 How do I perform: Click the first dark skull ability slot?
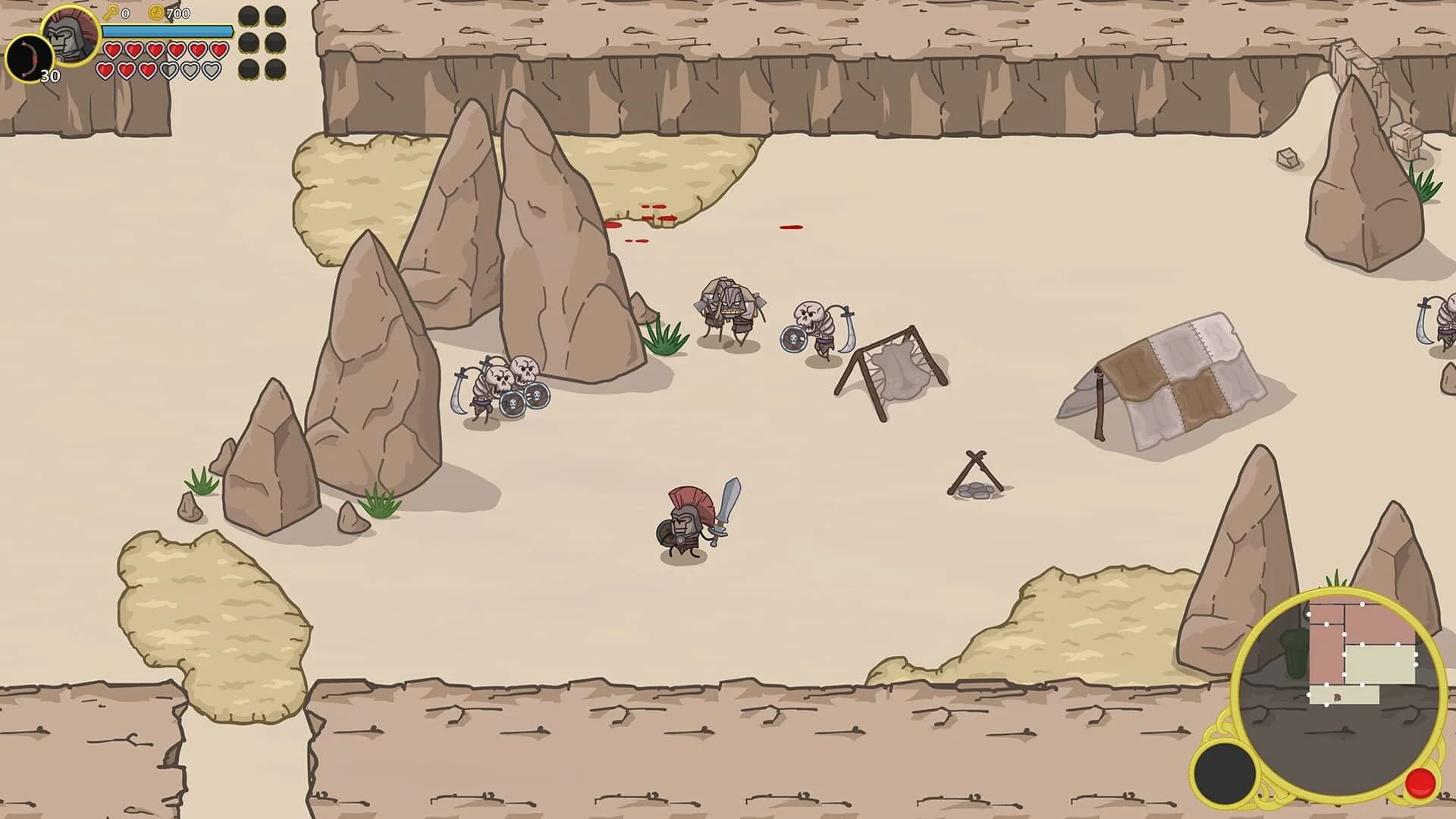[248, 15]
